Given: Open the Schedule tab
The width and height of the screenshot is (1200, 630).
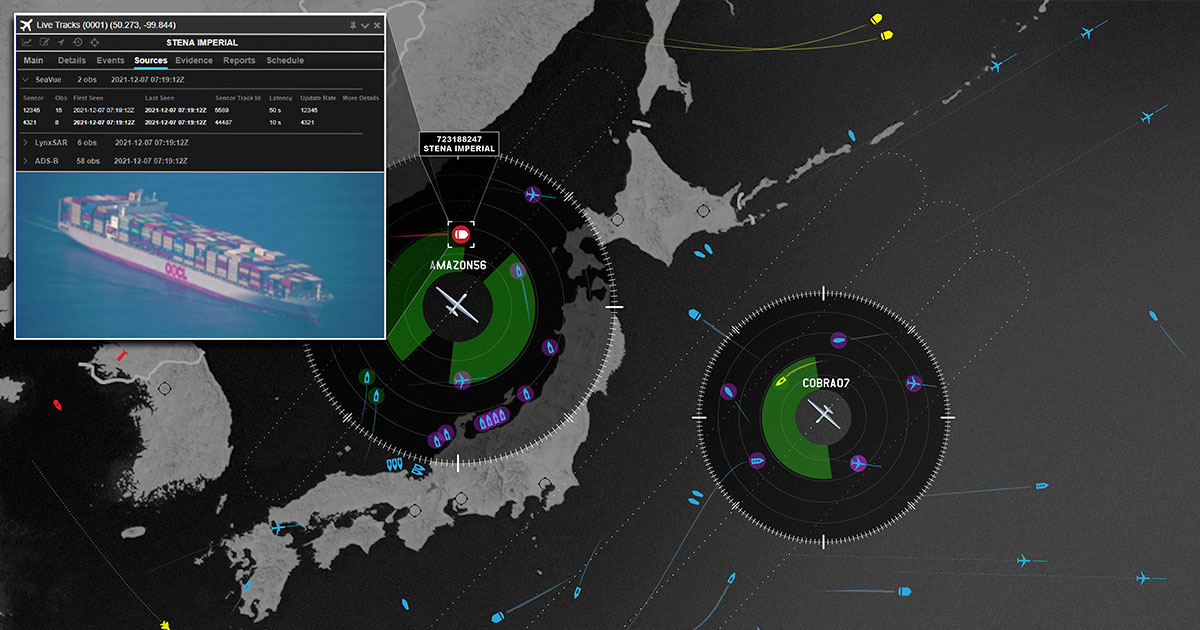Looking at the screenshot, I should click(x=285, y=61).
